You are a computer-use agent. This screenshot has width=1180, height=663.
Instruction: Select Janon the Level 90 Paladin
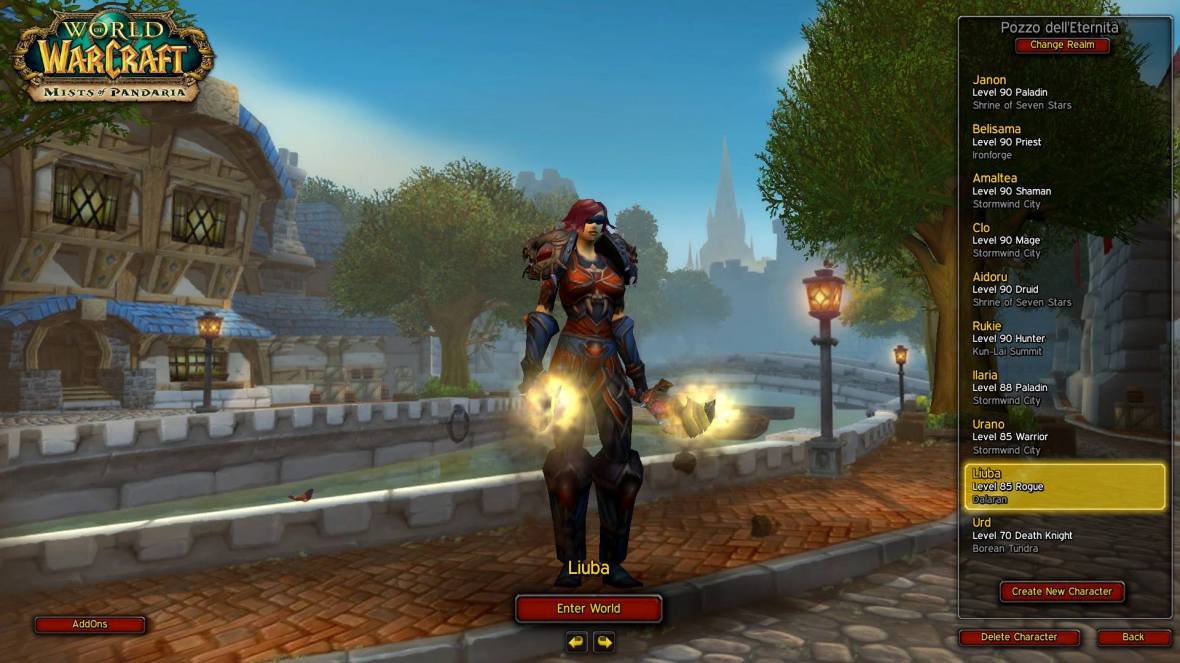point(1064,92)
